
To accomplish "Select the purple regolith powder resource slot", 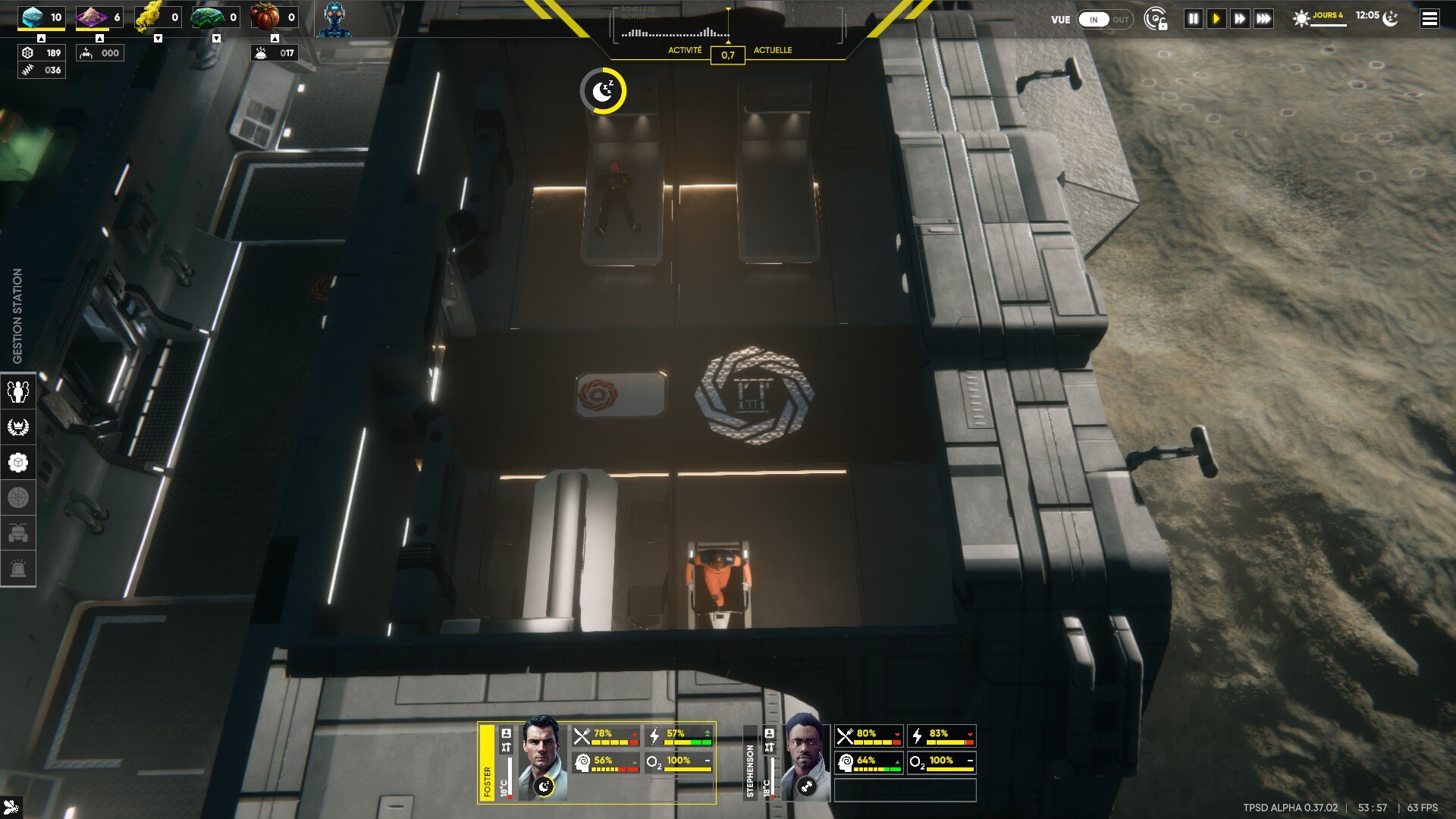I will [x=99, y=17].
